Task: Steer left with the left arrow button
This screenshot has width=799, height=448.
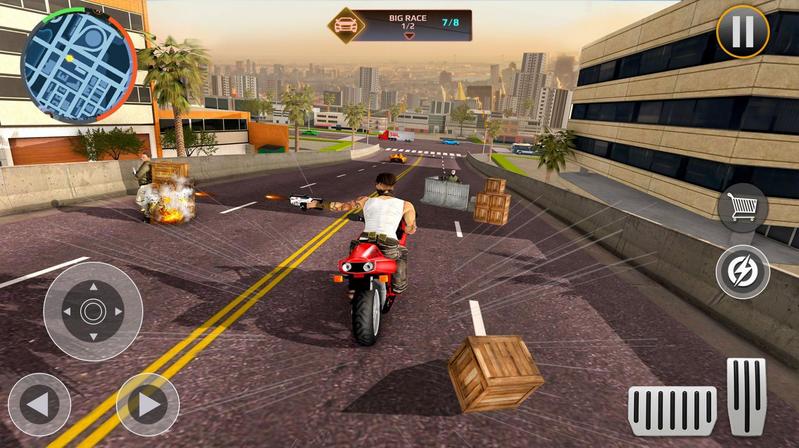Action: (x=39, y=404)
